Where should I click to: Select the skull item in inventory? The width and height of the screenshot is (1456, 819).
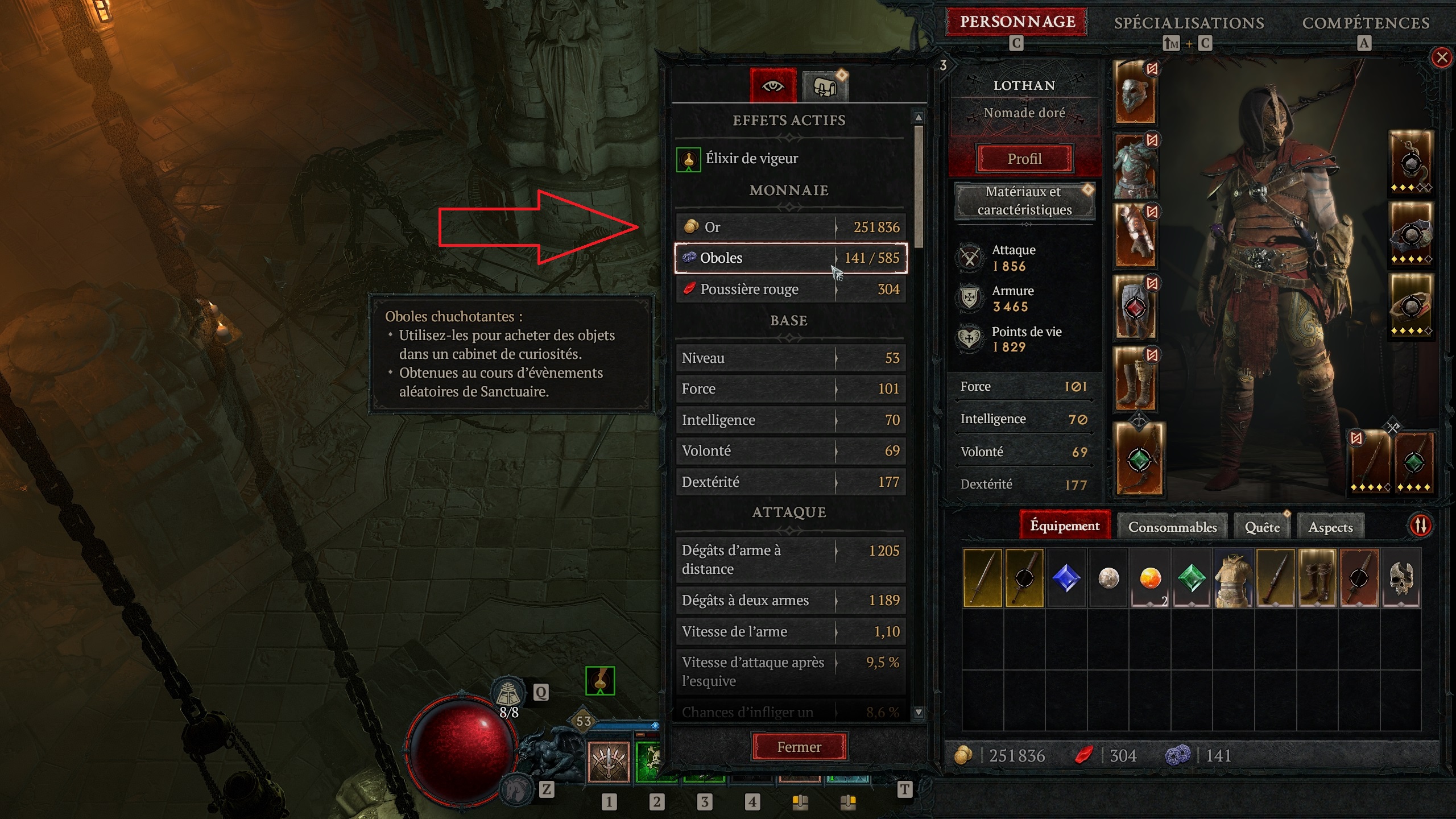click(x=1401, y=578)
